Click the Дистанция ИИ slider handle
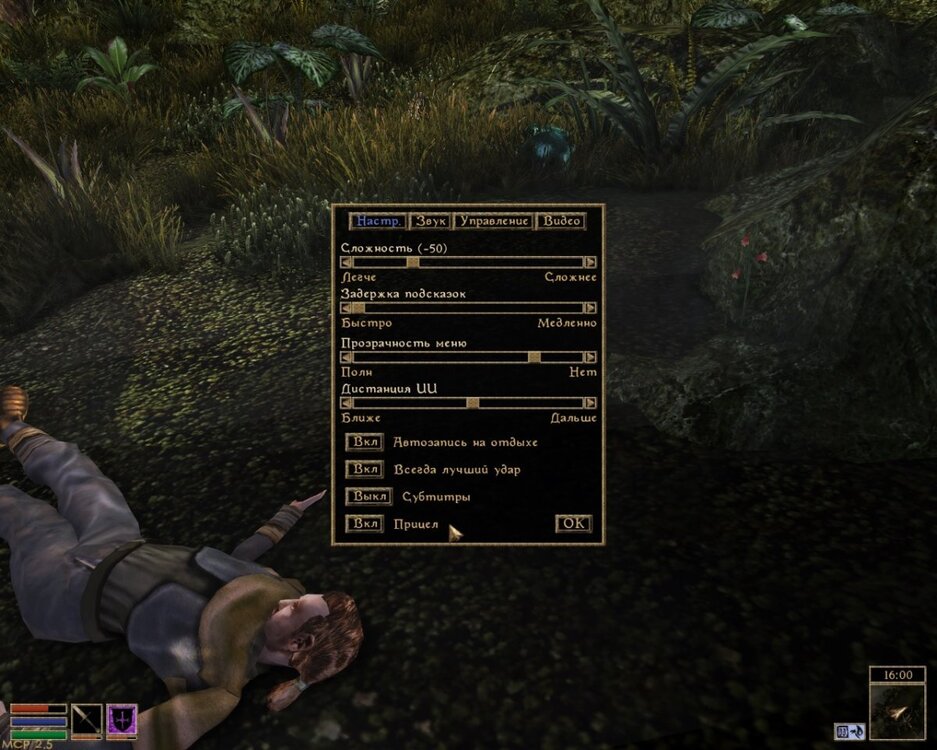Image resolution: width=937 pixels, height=750 pixels. [x=473, y=403]
